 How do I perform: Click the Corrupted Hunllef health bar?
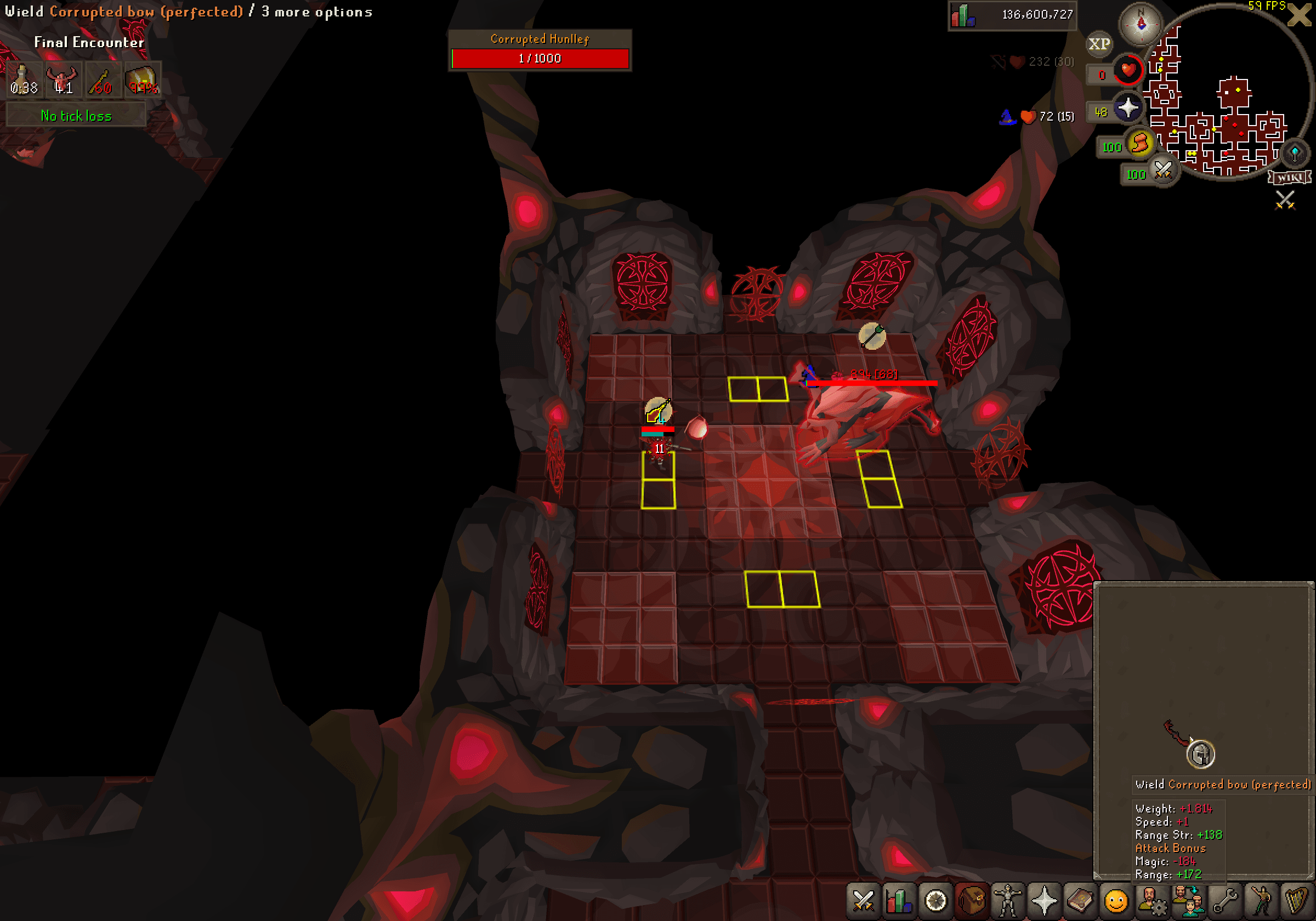pos(540,58)
